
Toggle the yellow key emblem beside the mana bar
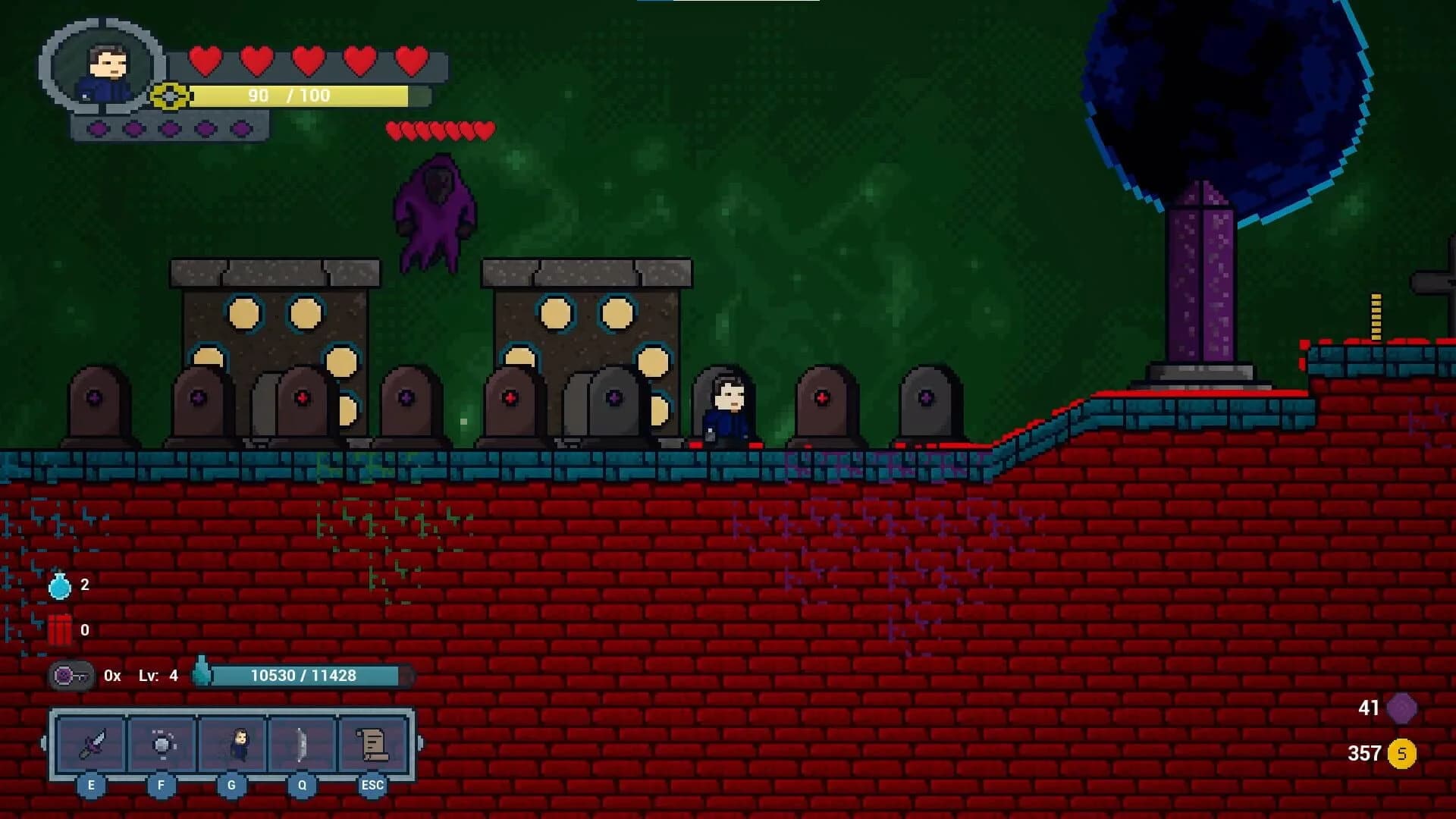point(168,96)
